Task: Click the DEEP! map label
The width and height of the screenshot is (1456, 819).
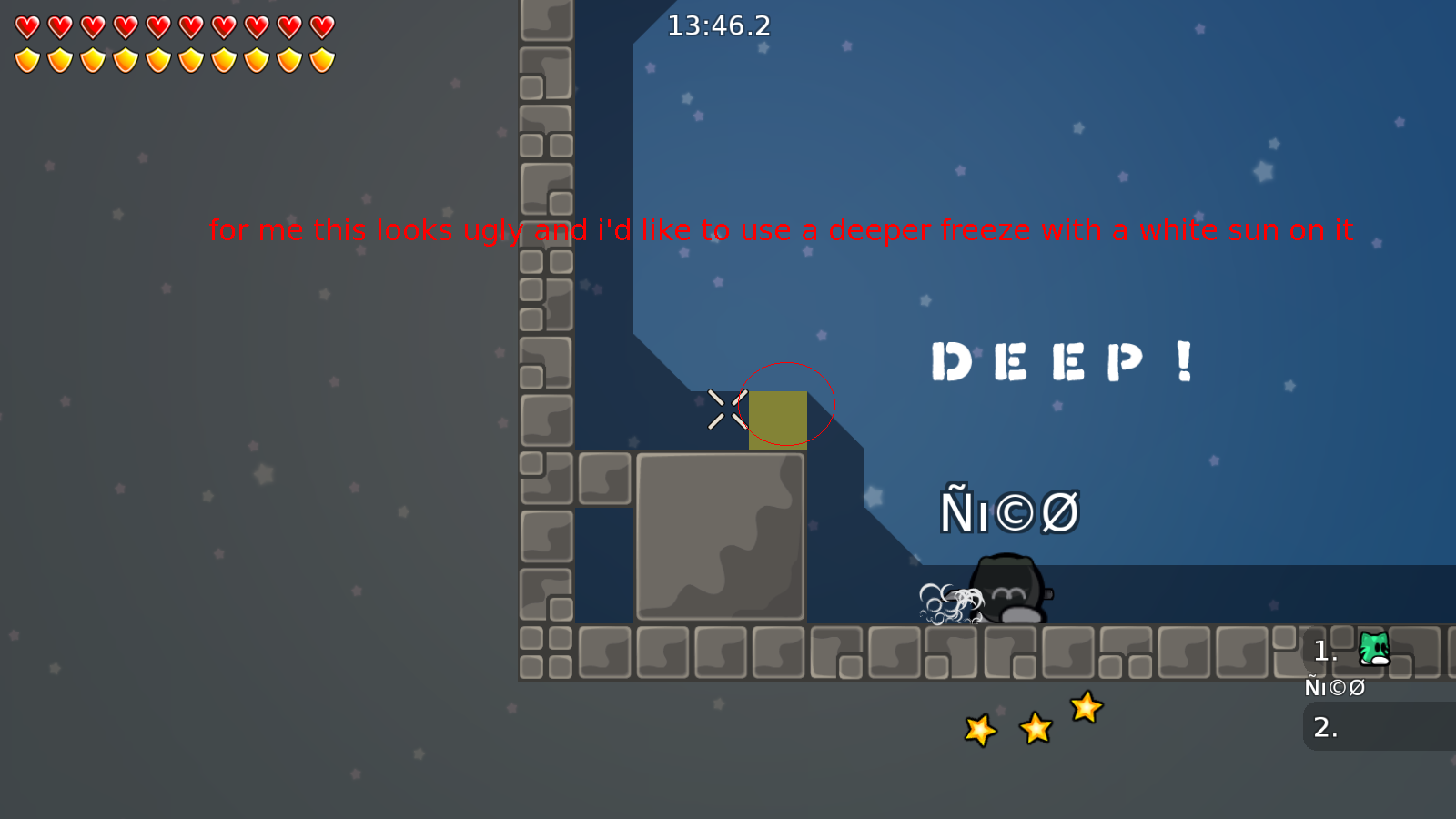Action: click(x=1063, y=360)
